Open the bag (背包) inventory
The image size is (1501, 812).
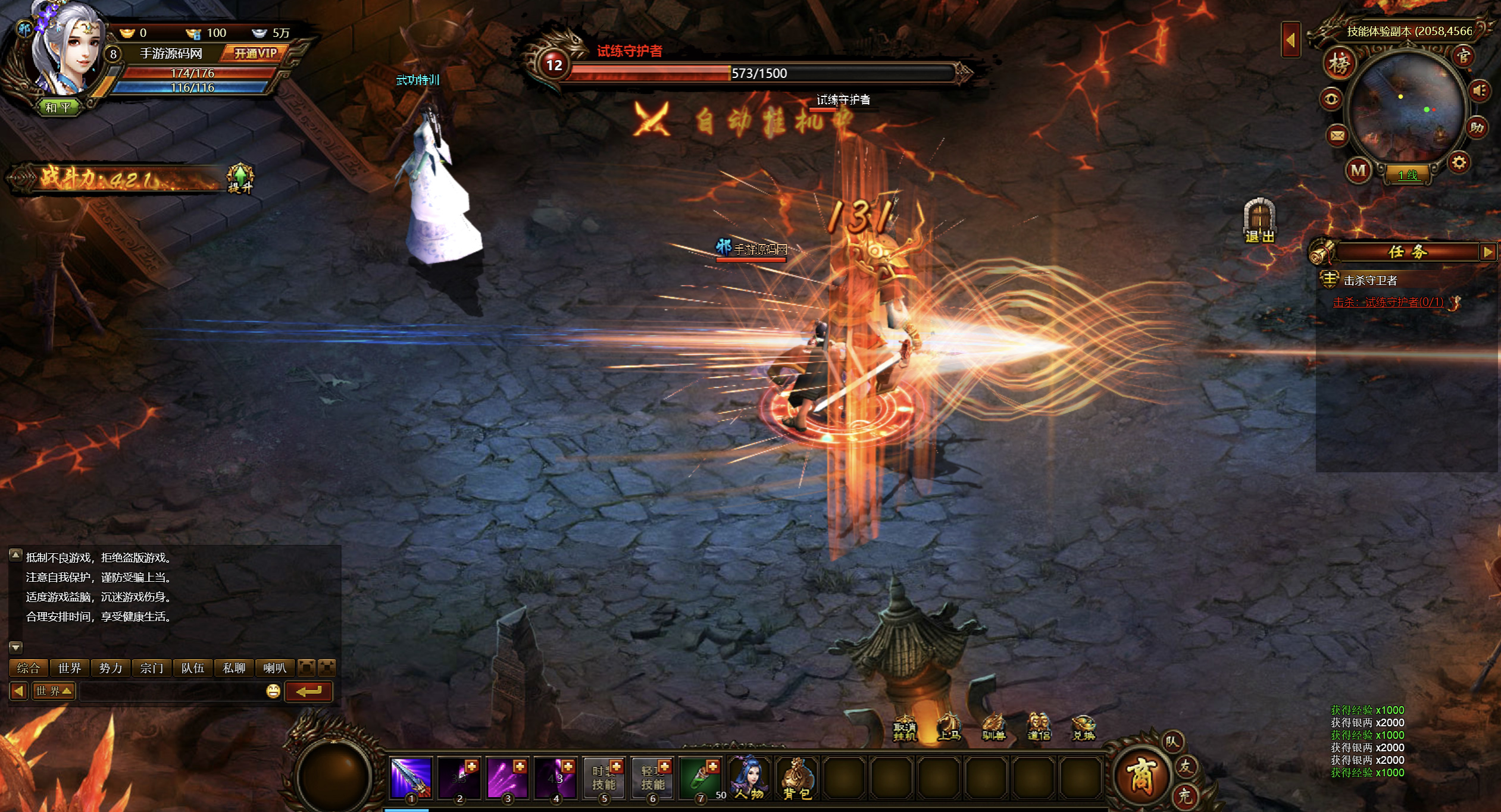point(796,777)
